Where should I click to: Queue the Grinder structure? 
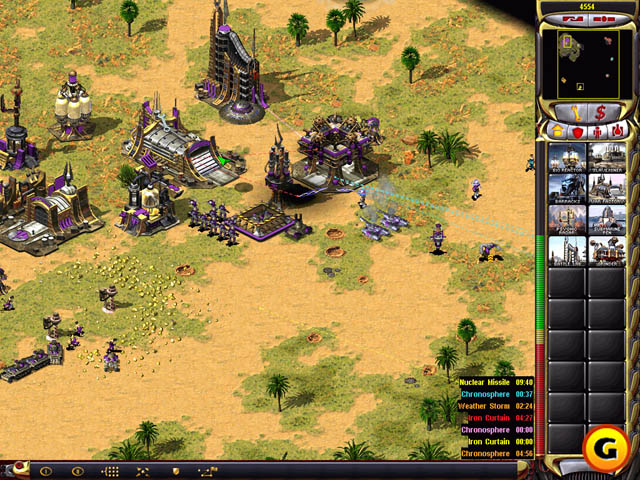click(605, 251)
